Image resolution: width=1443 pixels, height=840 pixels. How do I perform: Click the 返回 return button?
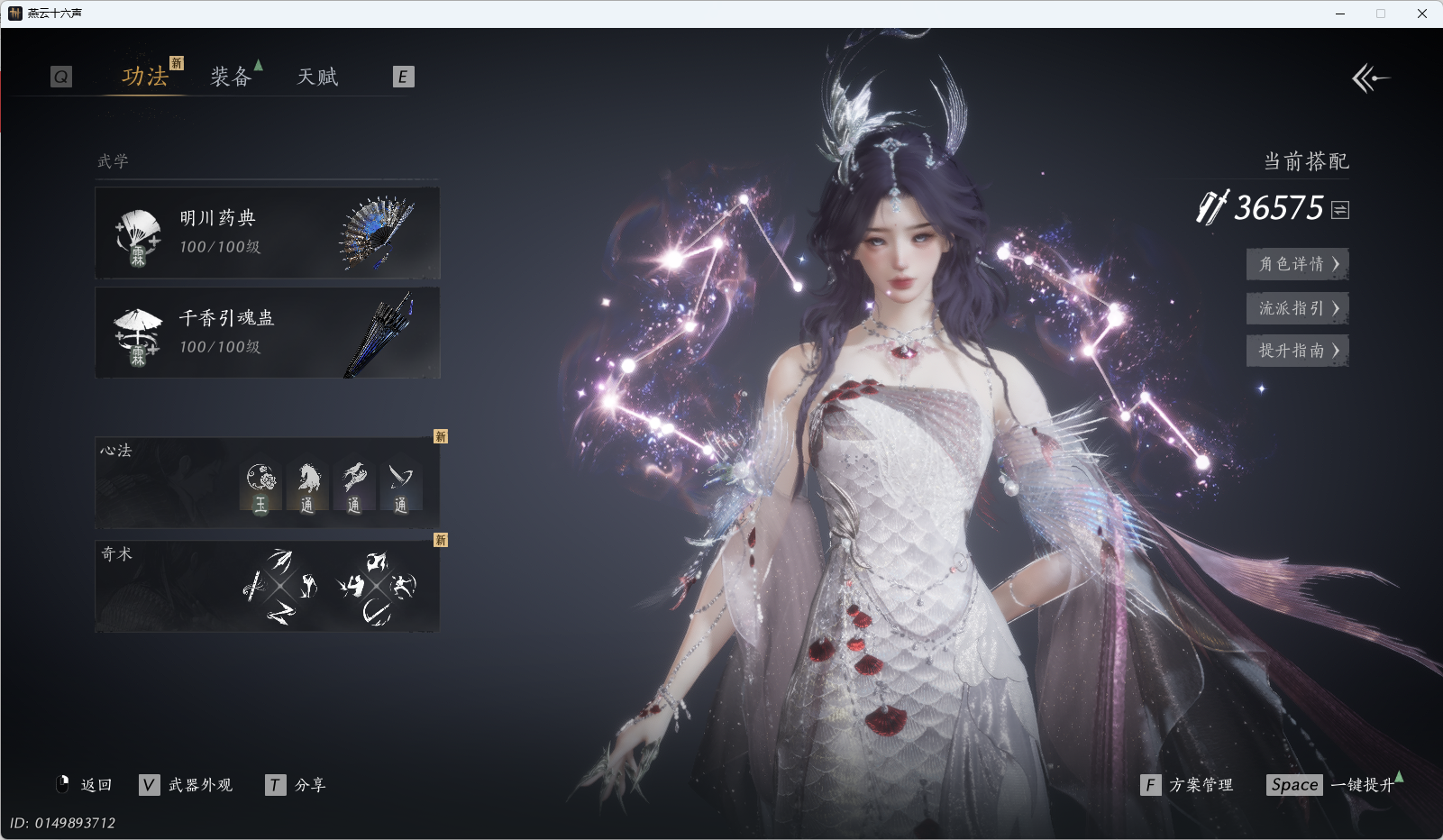pyautogui.click(x=86, y=785)
